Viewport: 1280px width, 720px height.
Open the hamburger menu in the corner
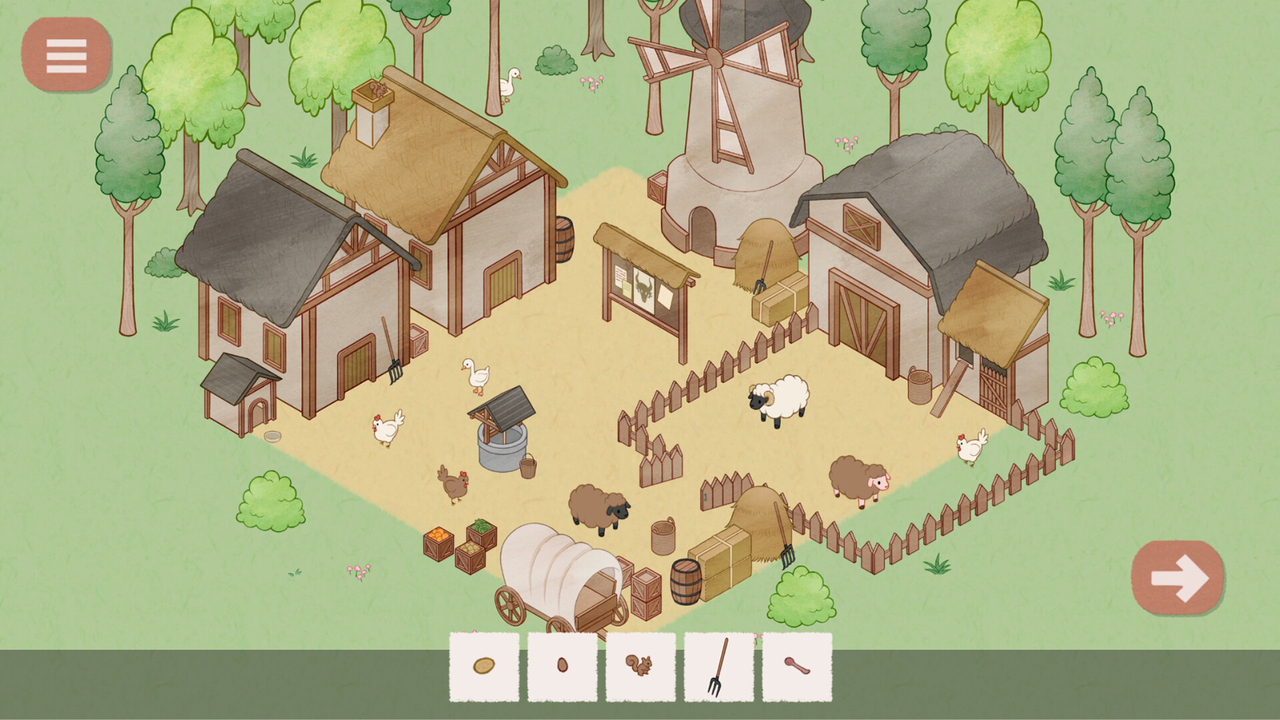pyautogui.click(x=65, y=54)
